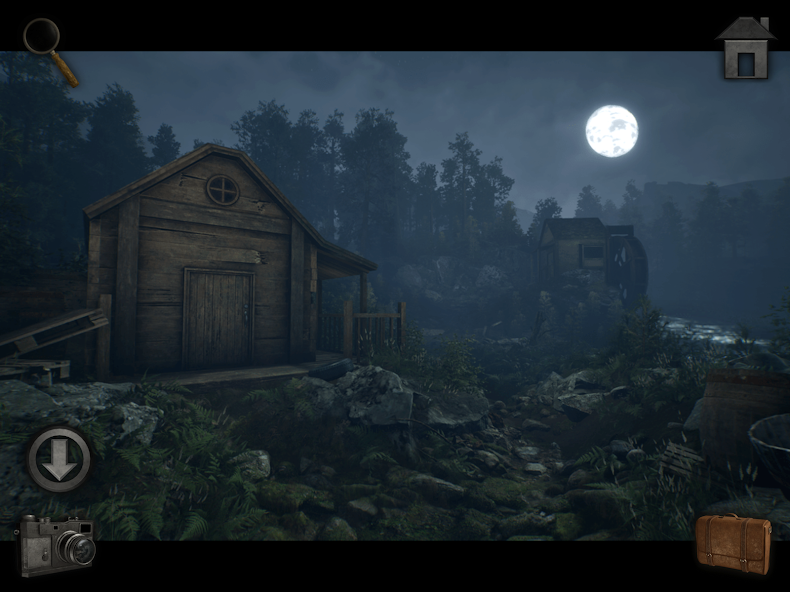The height and width of the screenshot is (592, 790).
Task: Open the suitcase inventory
Action: pos(733,543)
